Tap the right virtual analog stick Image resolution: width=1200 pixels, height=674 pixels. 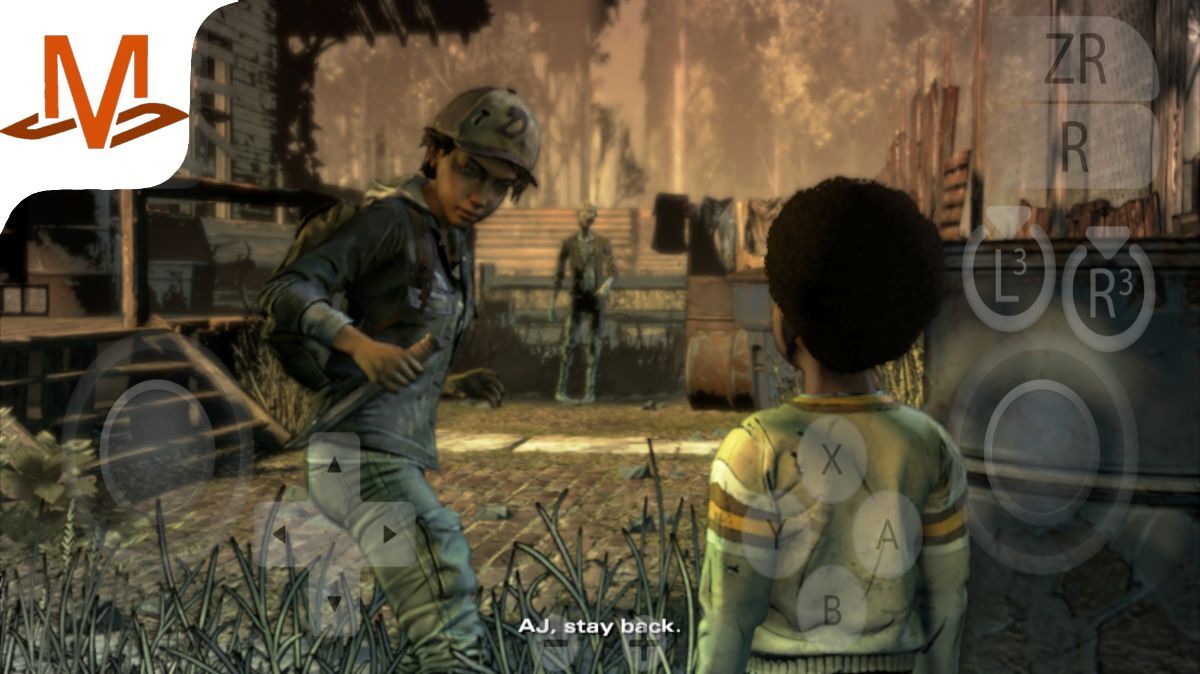pos(1042,452)
